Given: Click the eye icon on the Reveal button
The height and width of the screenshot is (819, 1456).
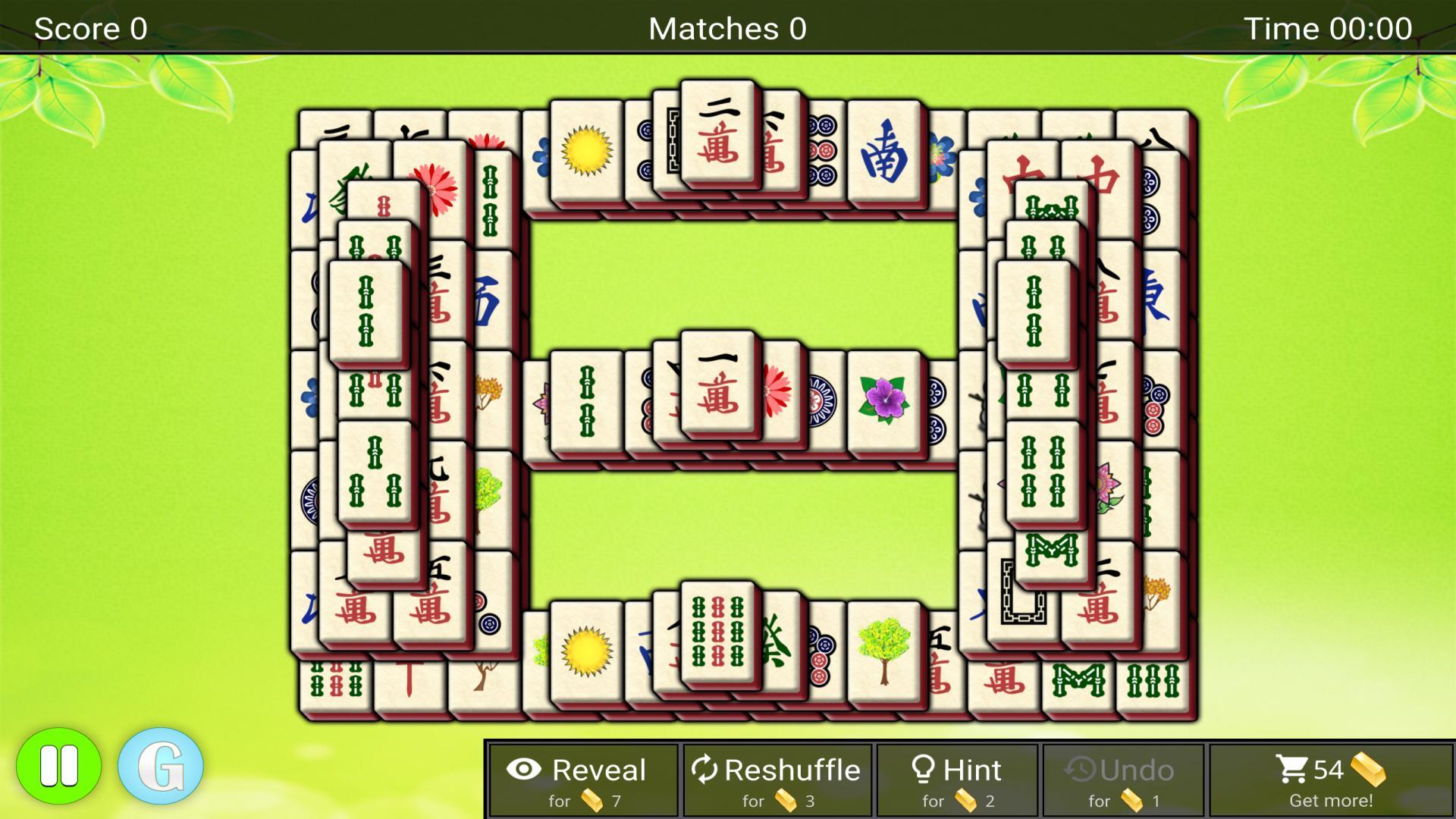Looking at the screenshot, I should 525,769.
